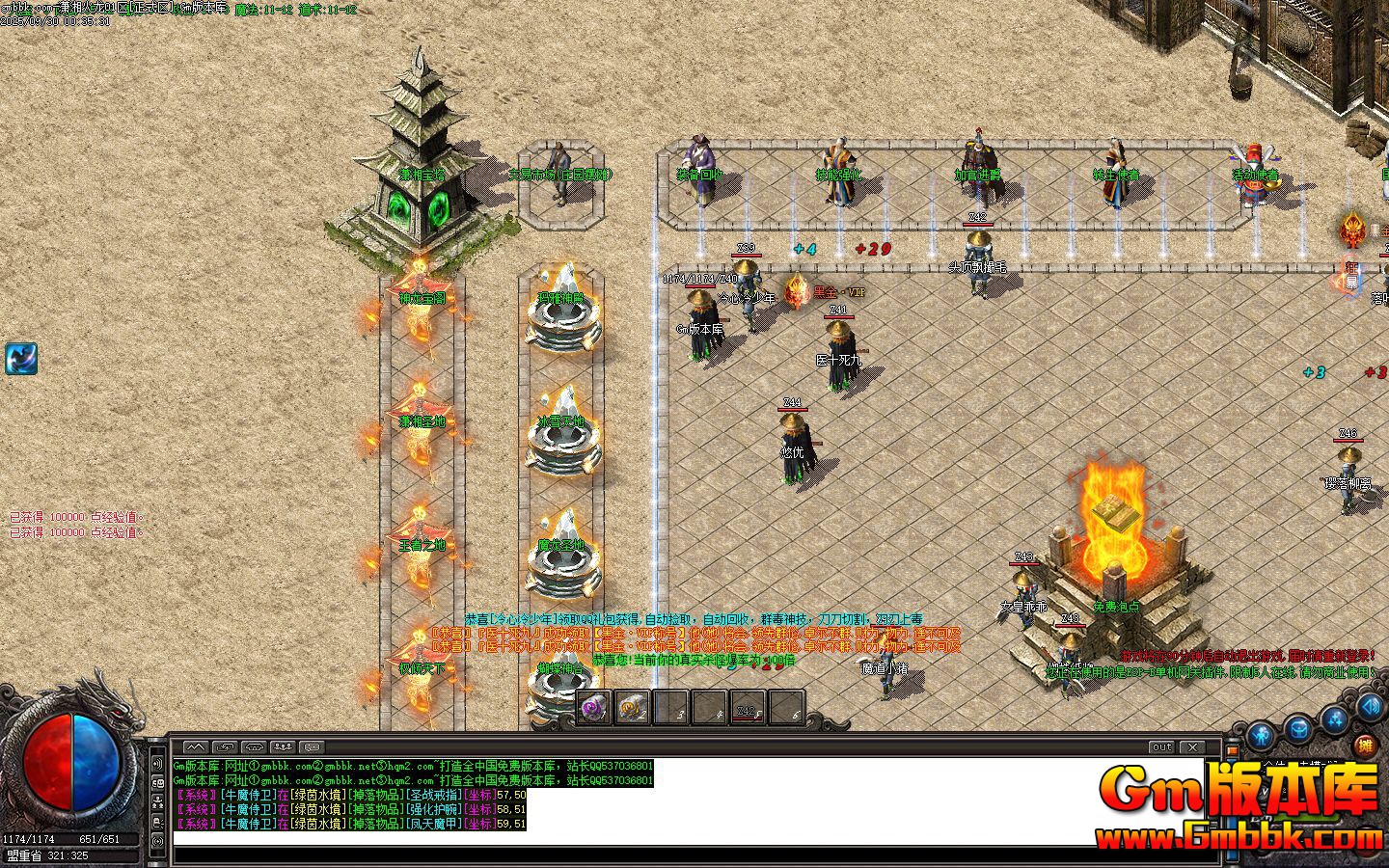Select the purple potion in quickslot 1
Screen dimensions: 1389x868
(x=593, y=707)
